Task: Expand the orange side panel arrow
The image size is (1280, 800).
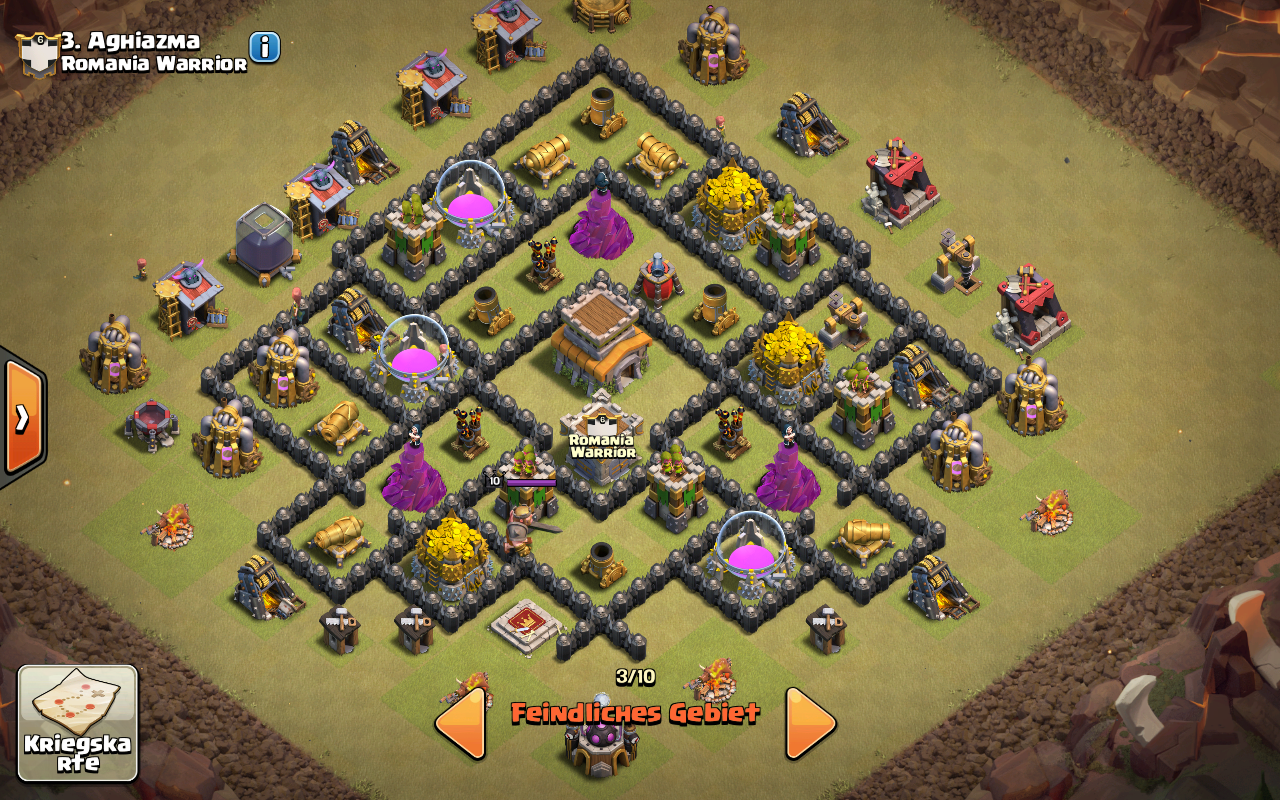Action: (x=22, y=416)
